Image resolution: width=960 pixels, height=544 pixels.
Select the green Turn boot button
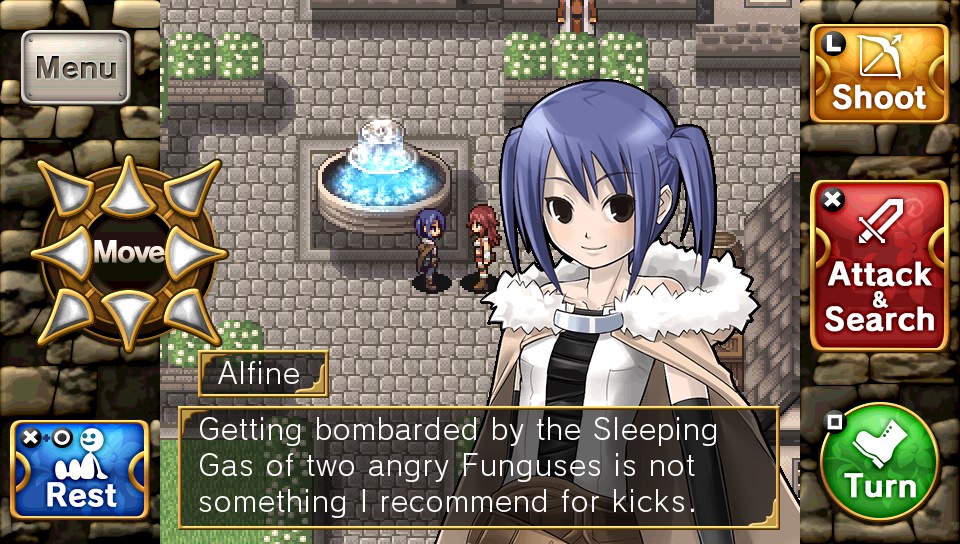coord(879,462)
